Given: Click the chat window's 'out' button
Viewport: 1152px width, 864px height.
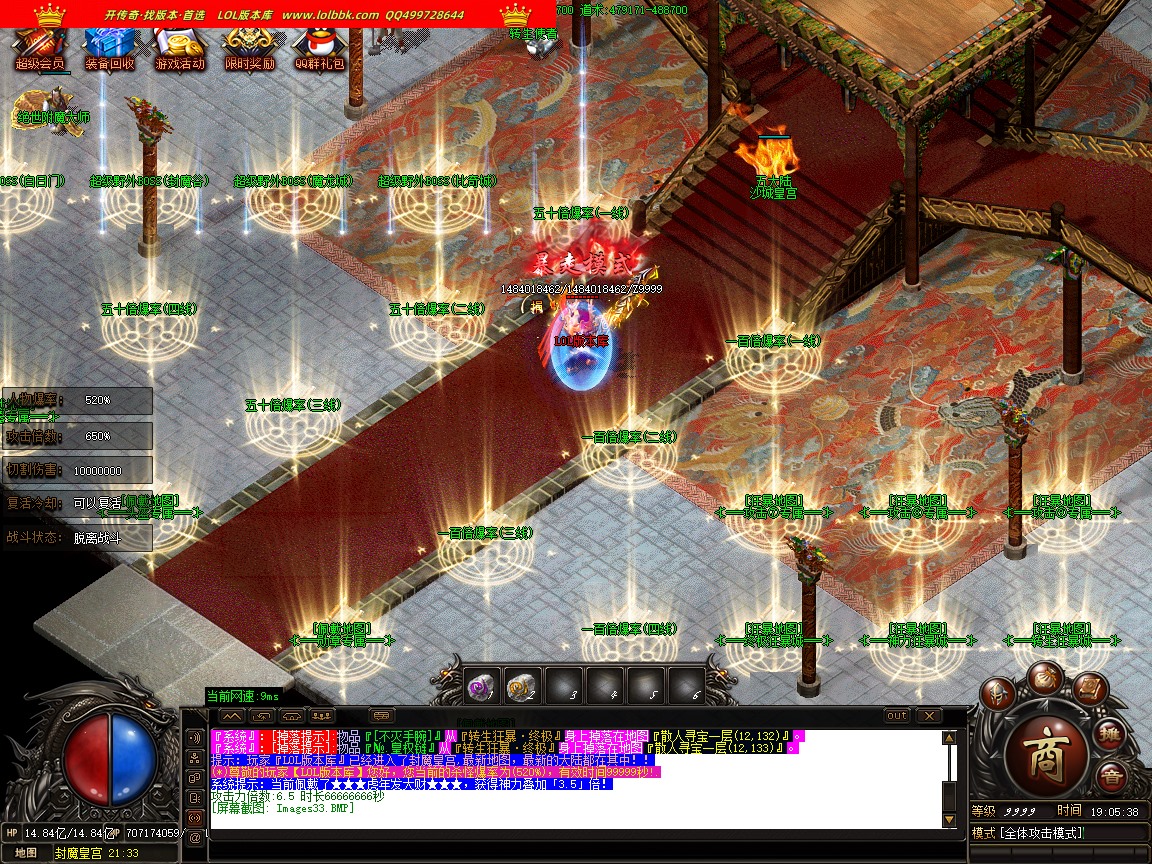Looking at the screenshot, I should tap(897, 716).
